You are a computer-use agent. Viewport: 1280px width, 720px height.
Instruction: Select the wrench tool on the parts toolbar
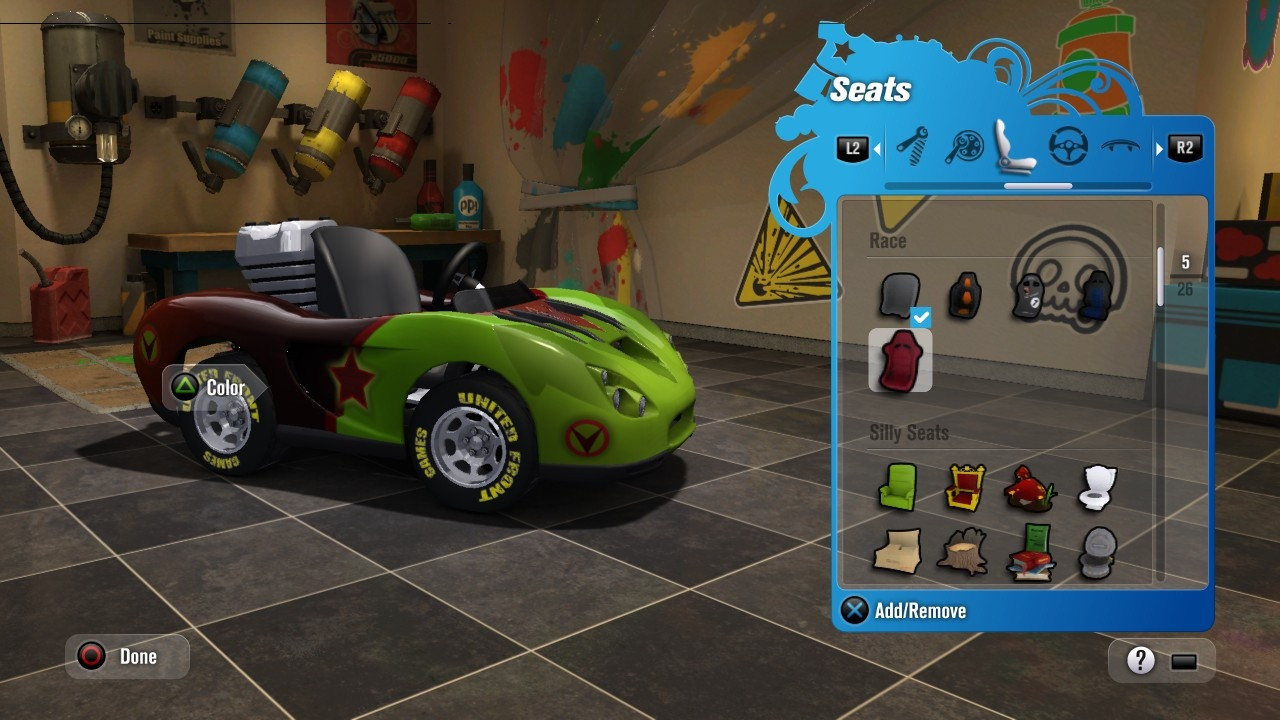point(913,144)
